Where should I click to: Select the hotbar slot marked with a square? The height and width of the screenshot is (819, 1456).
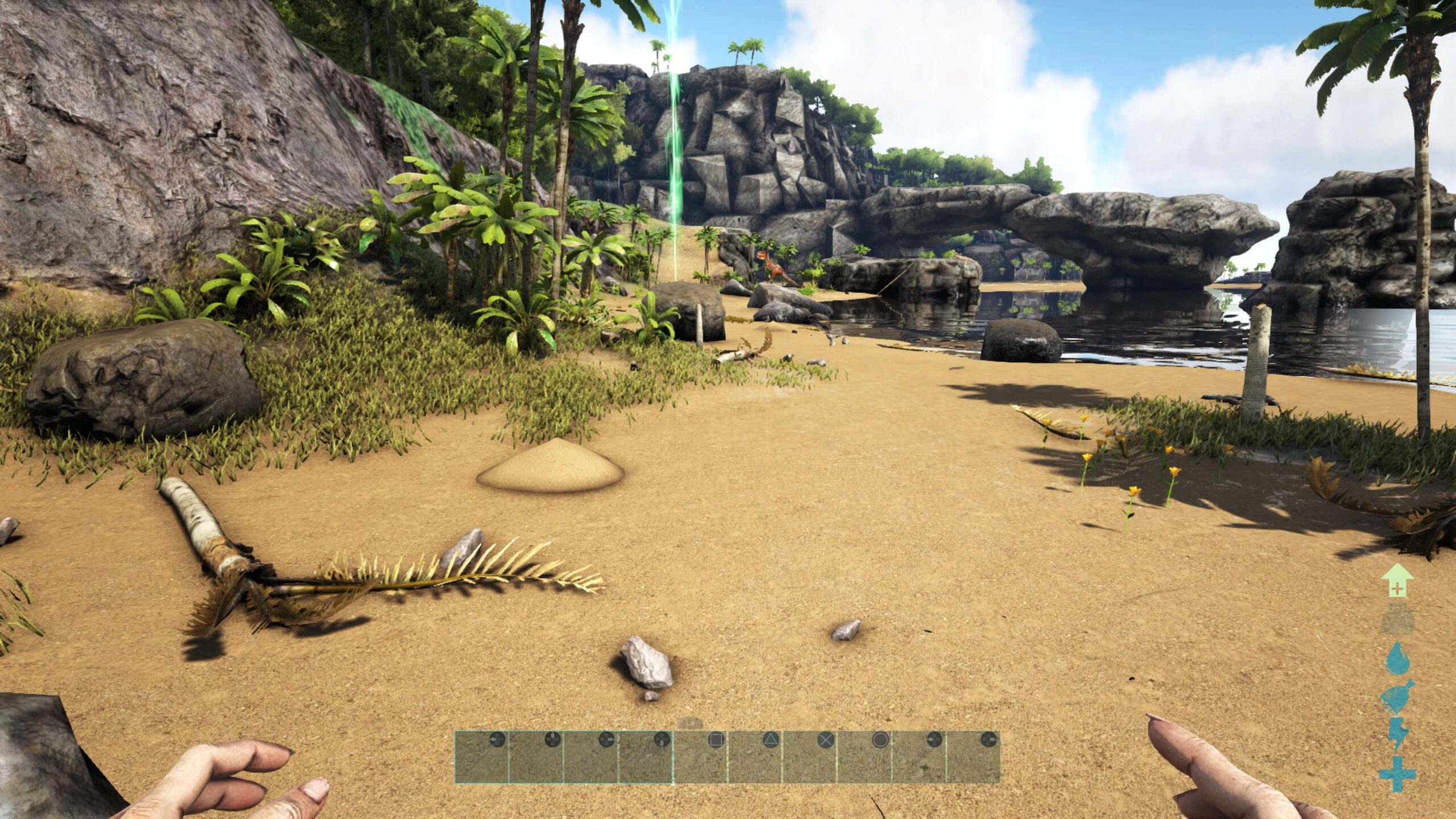point(700,757)
